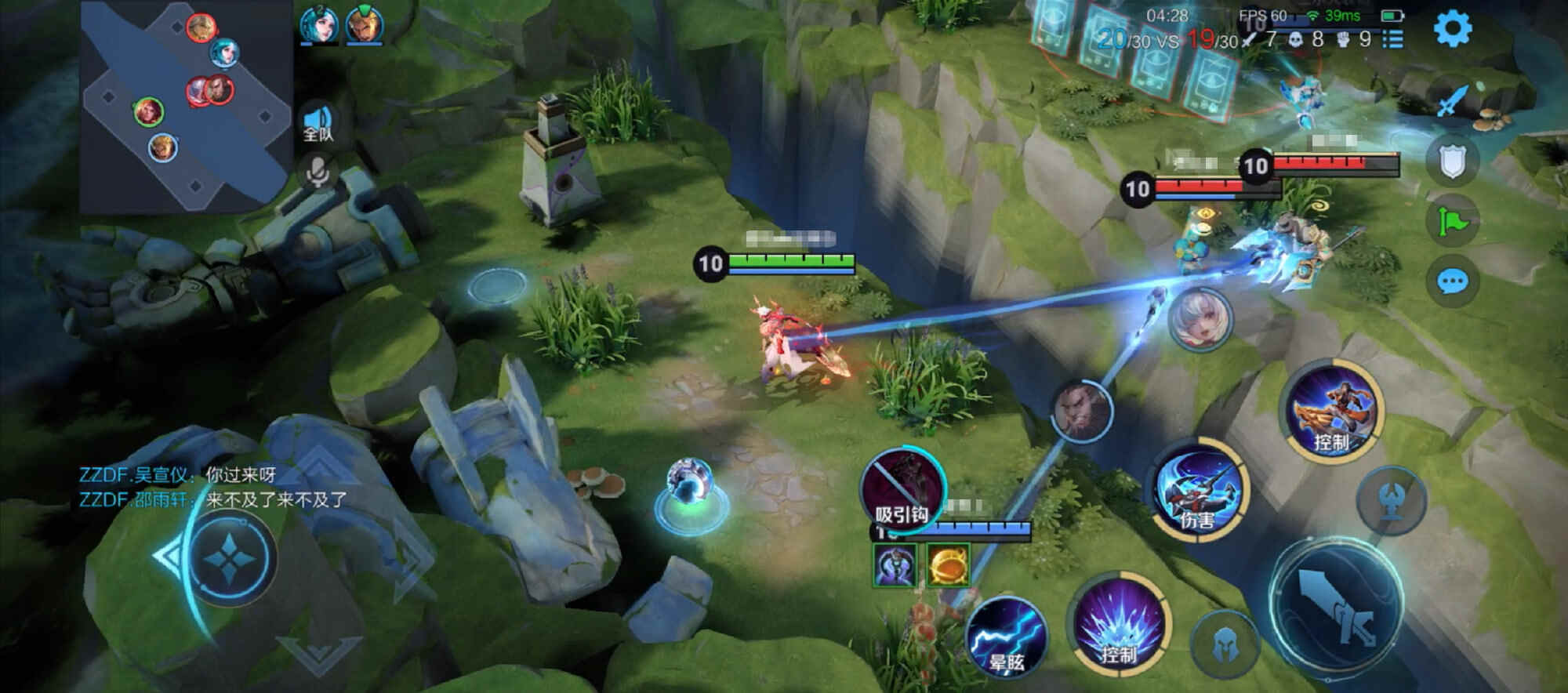
Task: Target the white-haired enemy hero portrait
Action: tap(1199, 318)
